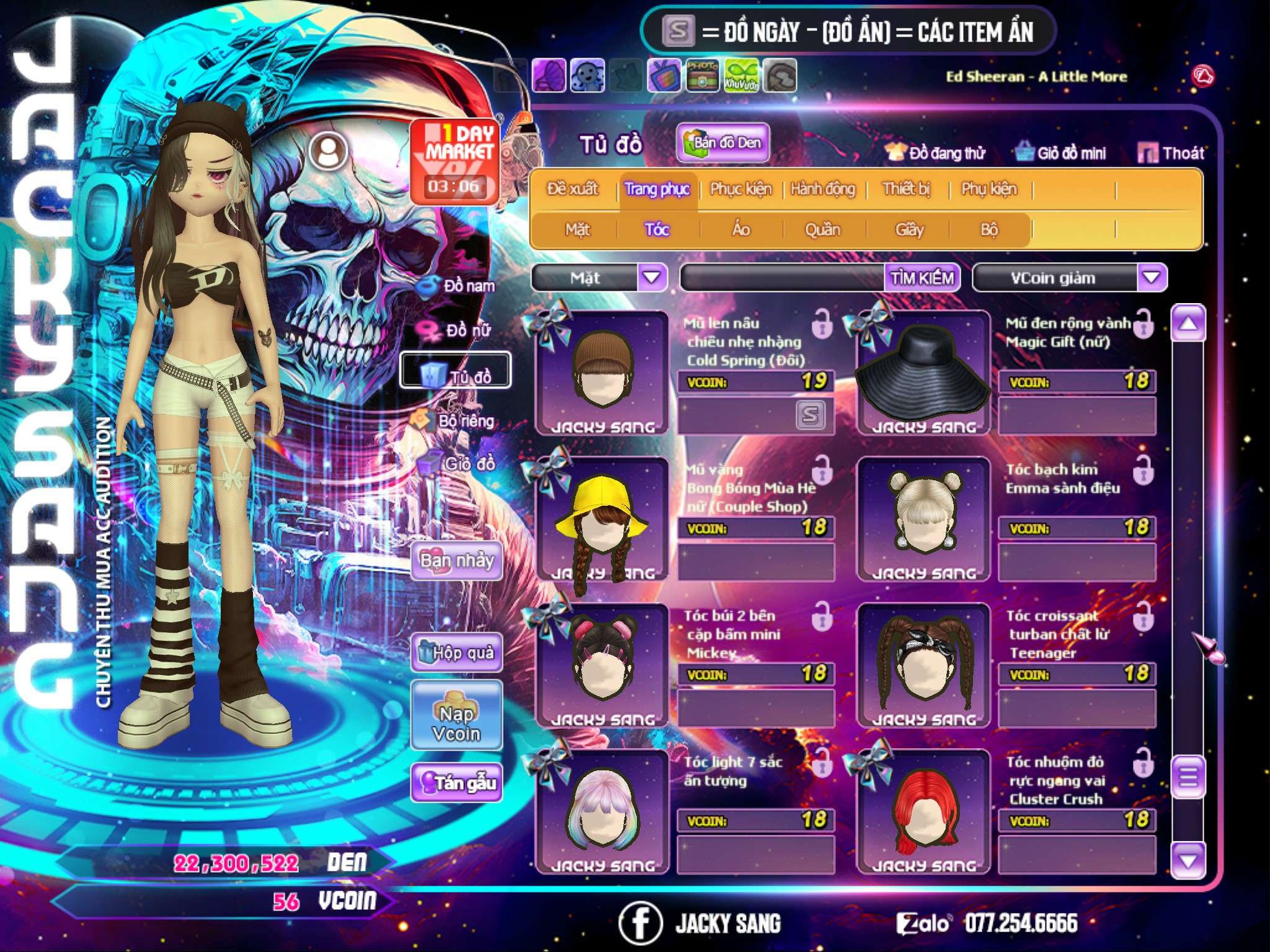The height and width of the screenshot is (952, 1270).
Task: Open the 1 Day Market banner
Action: pos(455,161)
